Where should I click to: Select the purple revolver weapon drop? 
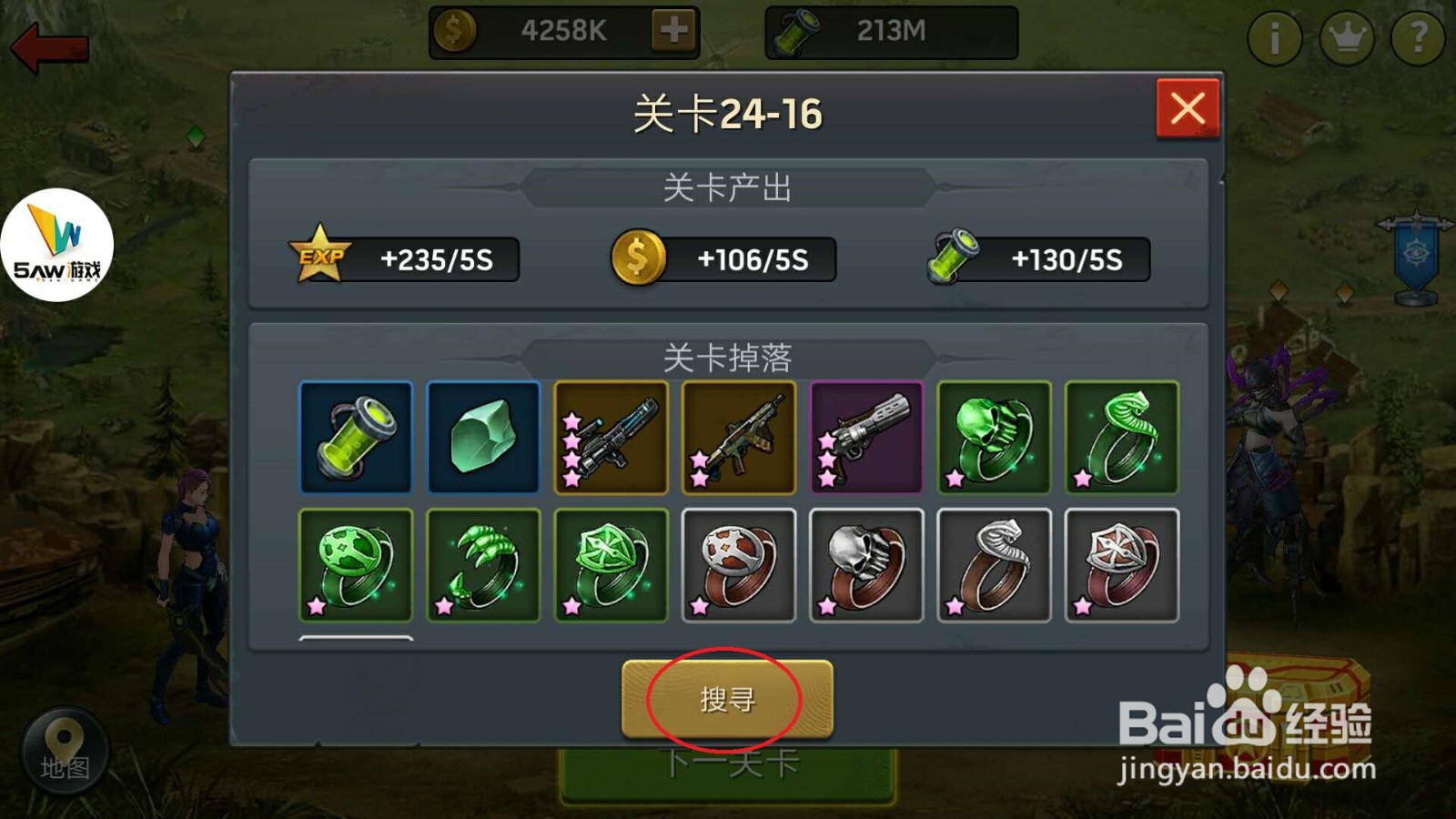pos(866,438)
